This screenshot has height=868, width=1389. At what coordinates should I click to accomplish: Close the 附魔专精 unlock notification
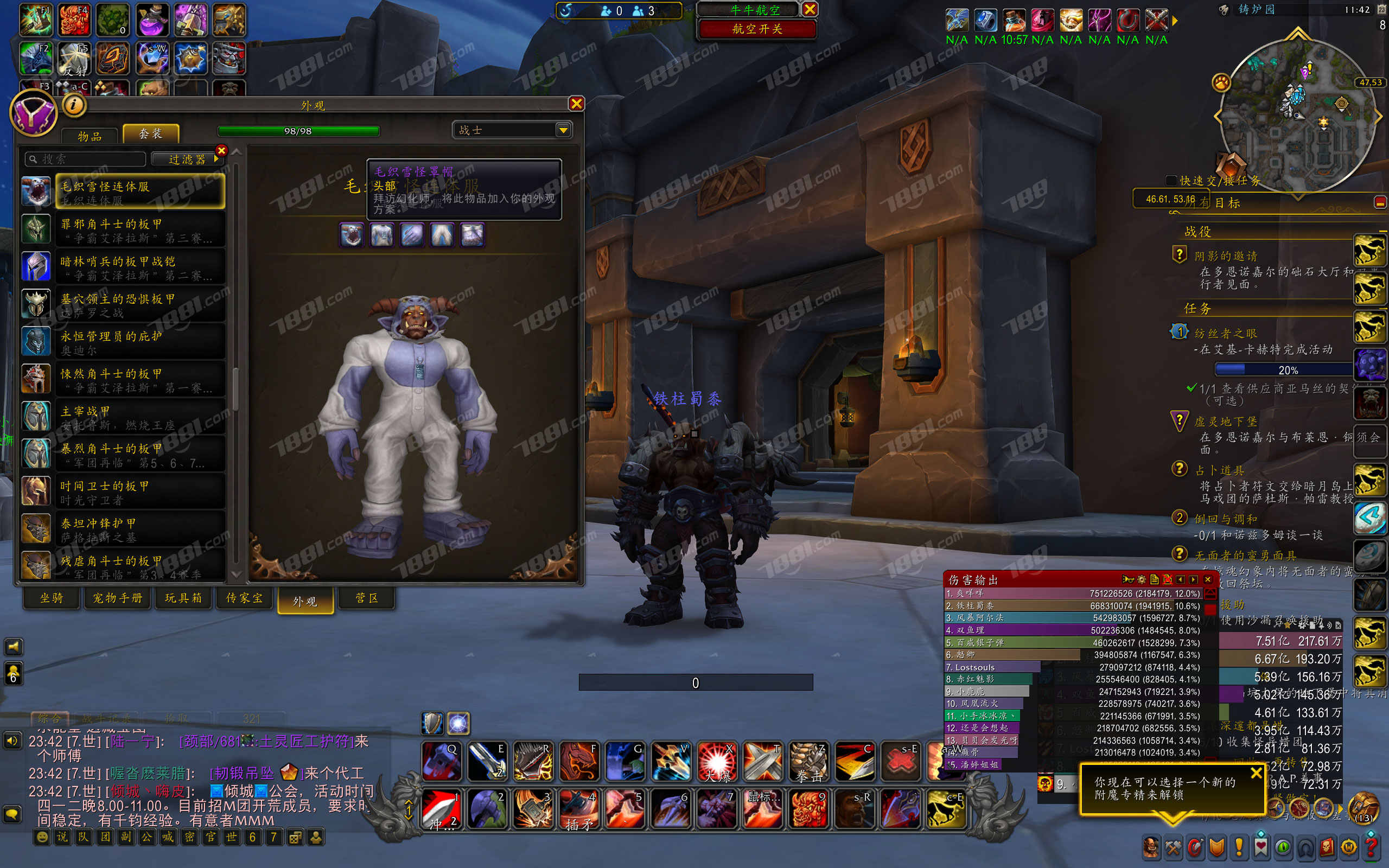(x=1256, y=773)
